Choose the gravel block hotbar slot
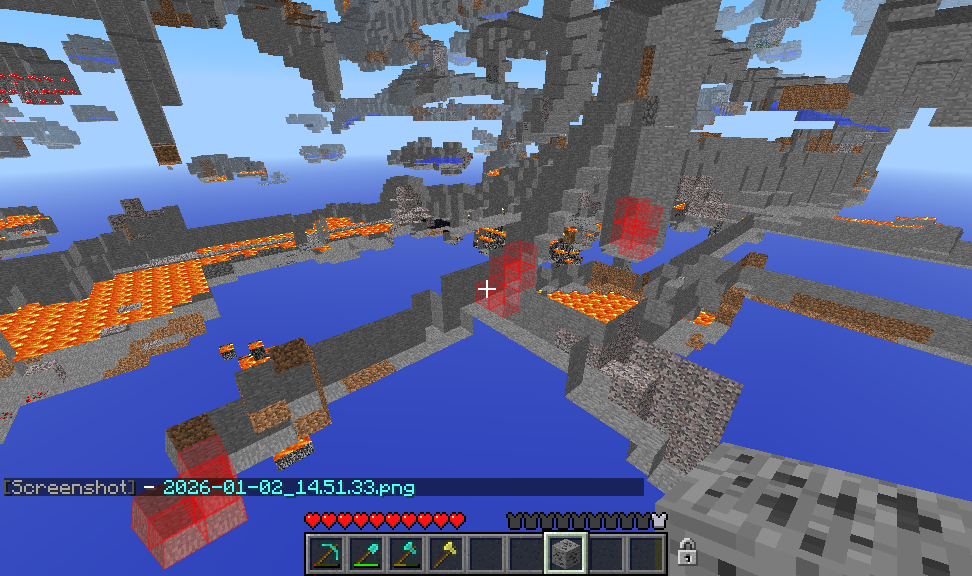The image size is (972, 576). point(565,553)
